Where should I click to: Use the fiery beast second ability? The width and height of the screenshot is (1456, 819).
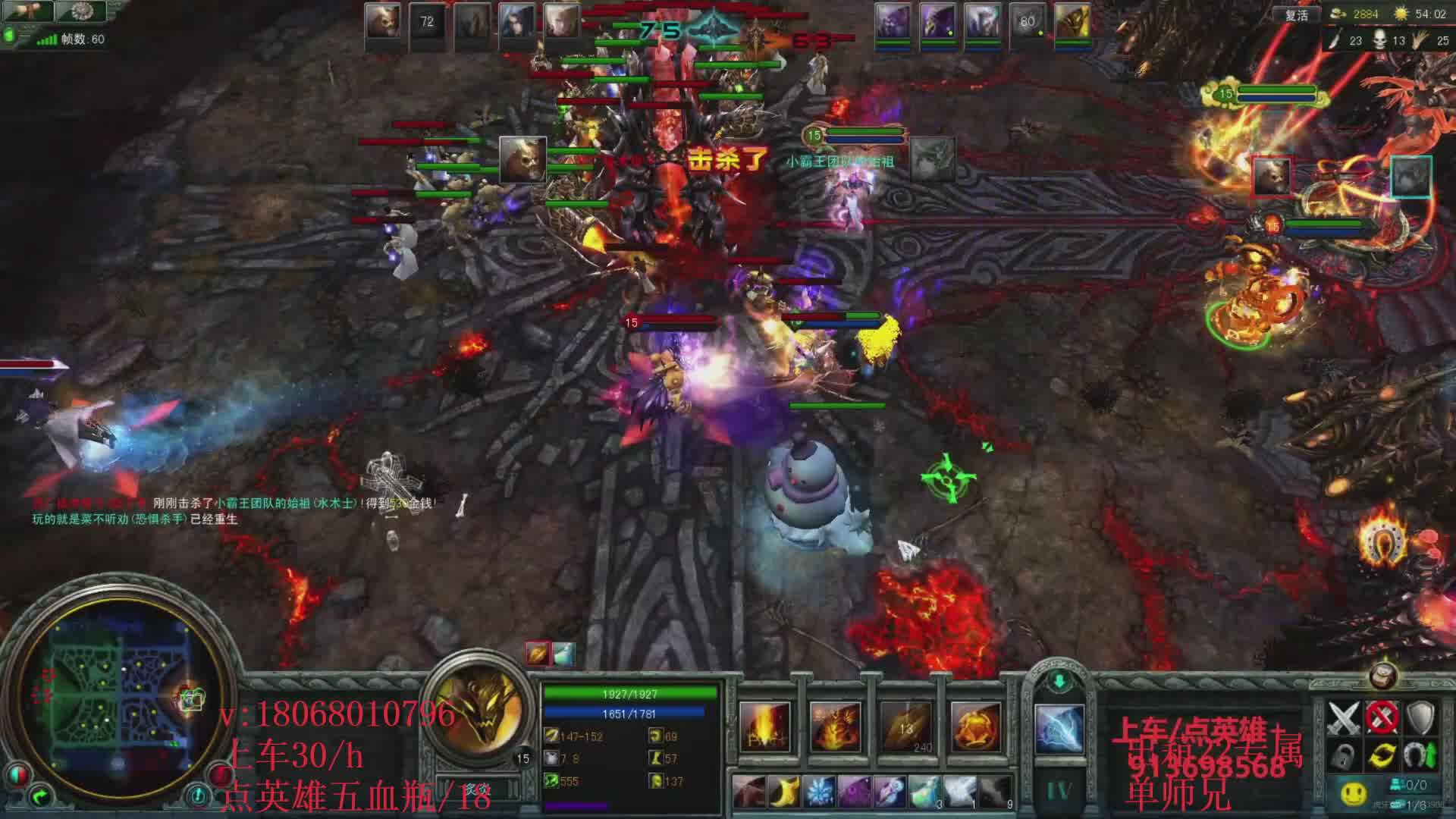835,726
